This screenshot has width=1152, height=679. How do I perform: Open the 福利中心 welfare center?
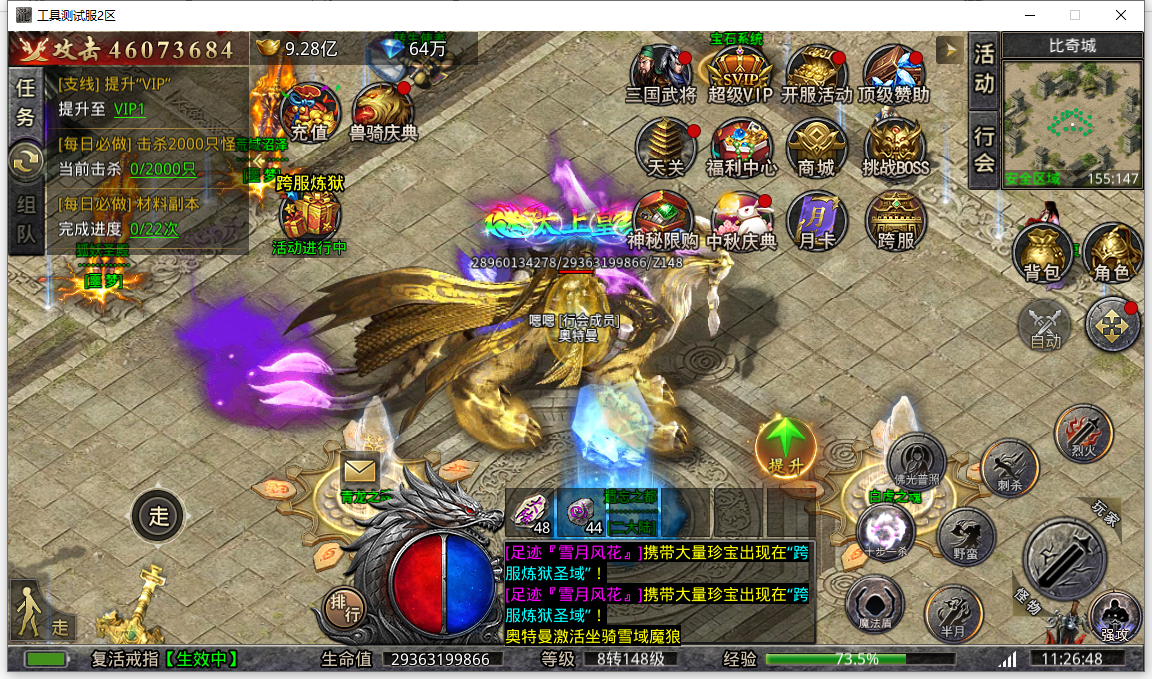[741, 148]
